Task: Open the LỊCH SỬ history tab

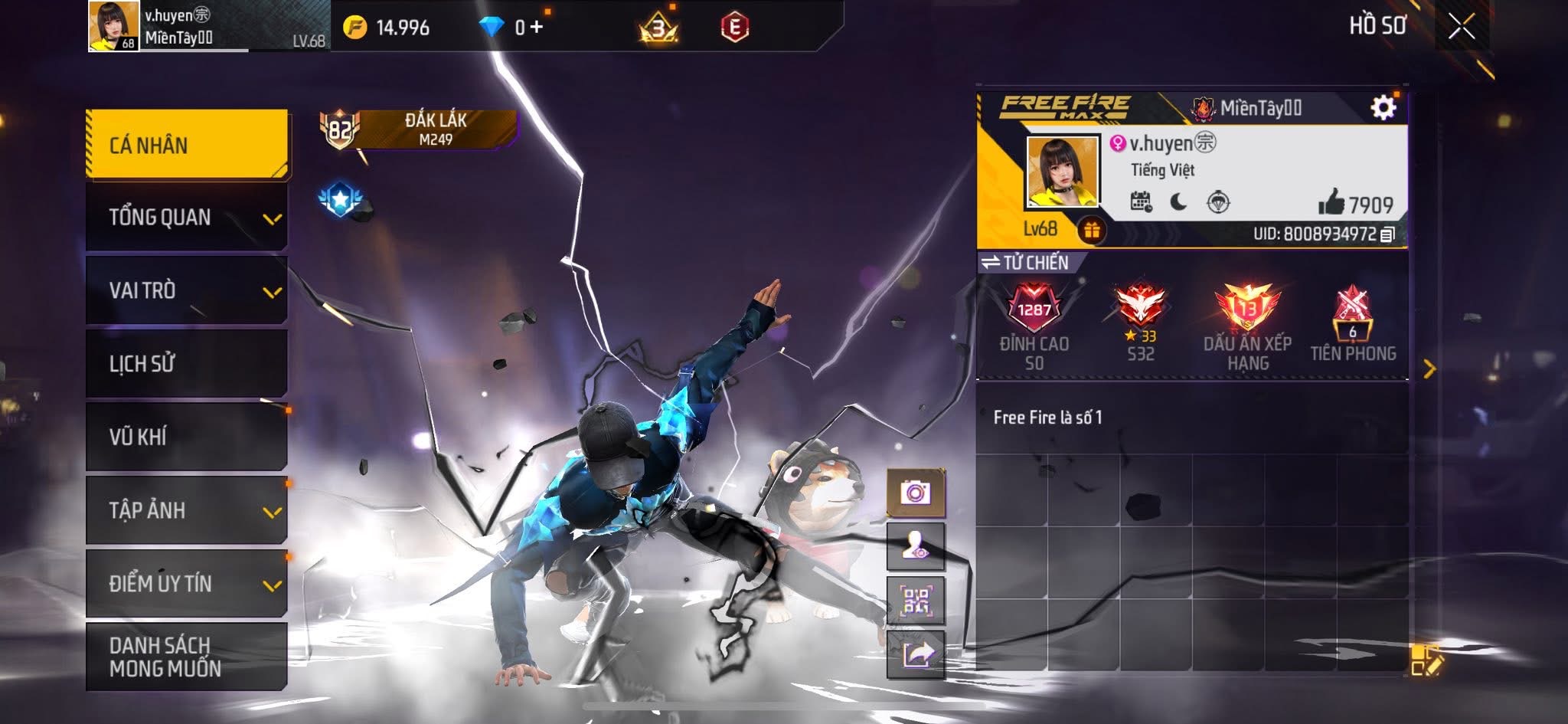Action: [187, 363]
